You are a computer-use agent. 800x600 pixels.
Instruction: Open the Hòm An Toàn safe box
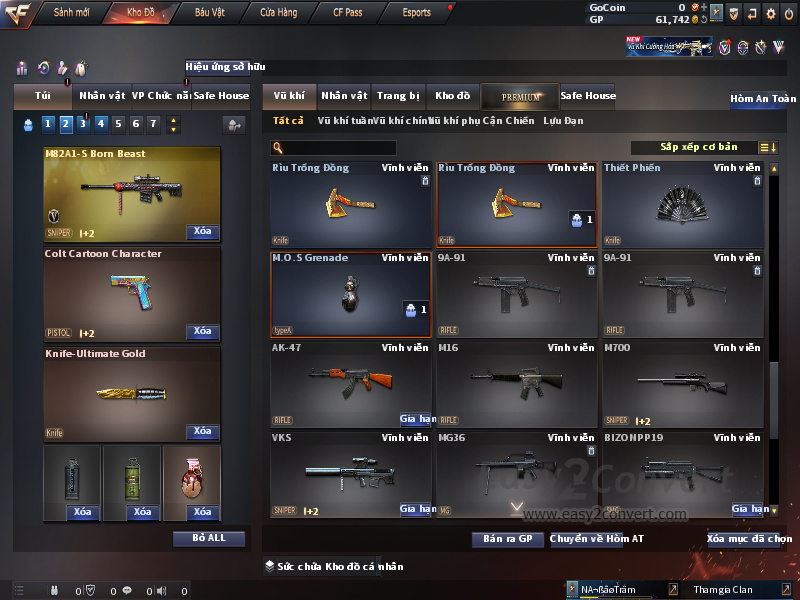763,99
